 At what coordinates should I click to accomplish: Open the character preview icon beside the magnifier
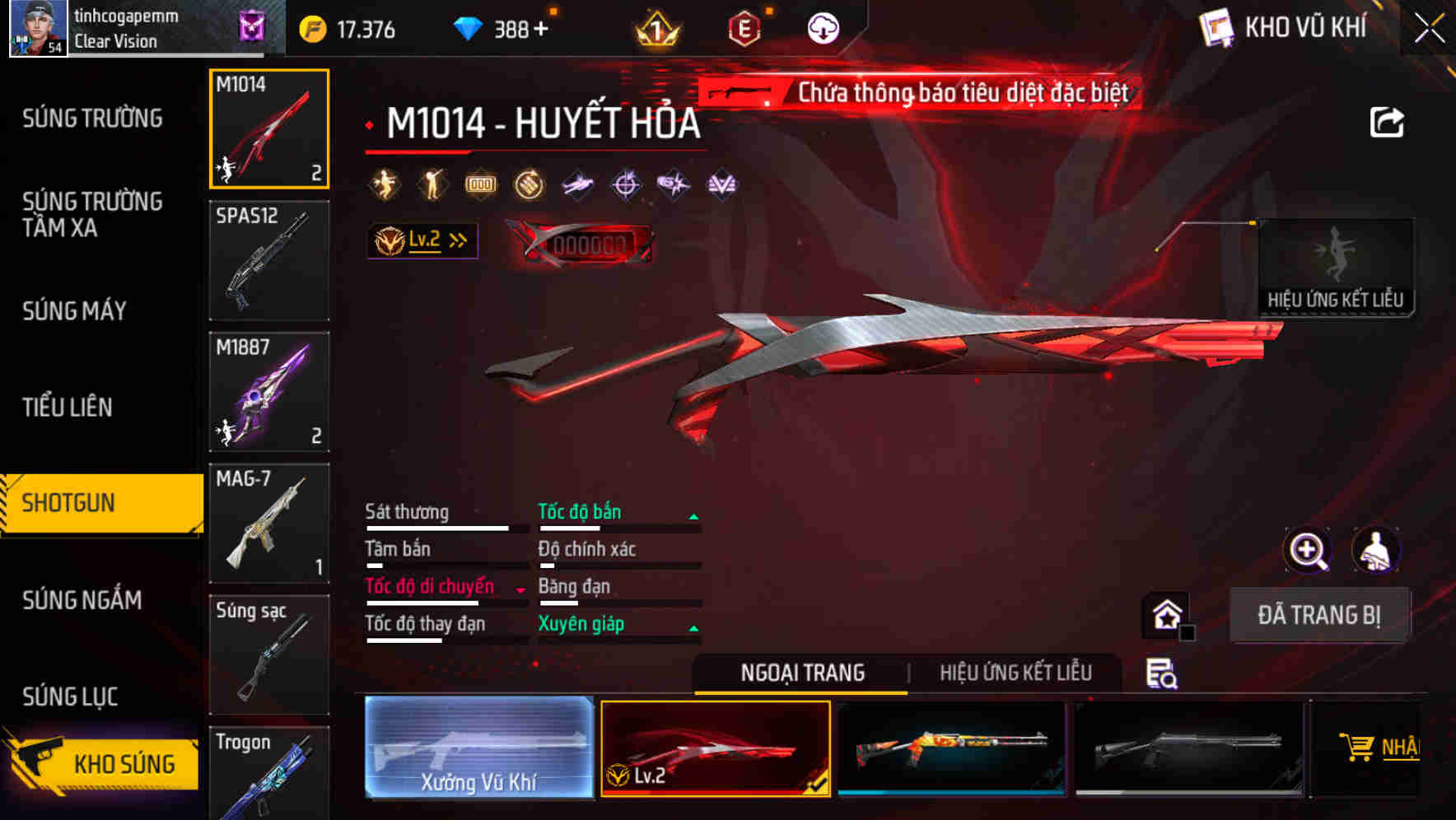pos(1378,551)
